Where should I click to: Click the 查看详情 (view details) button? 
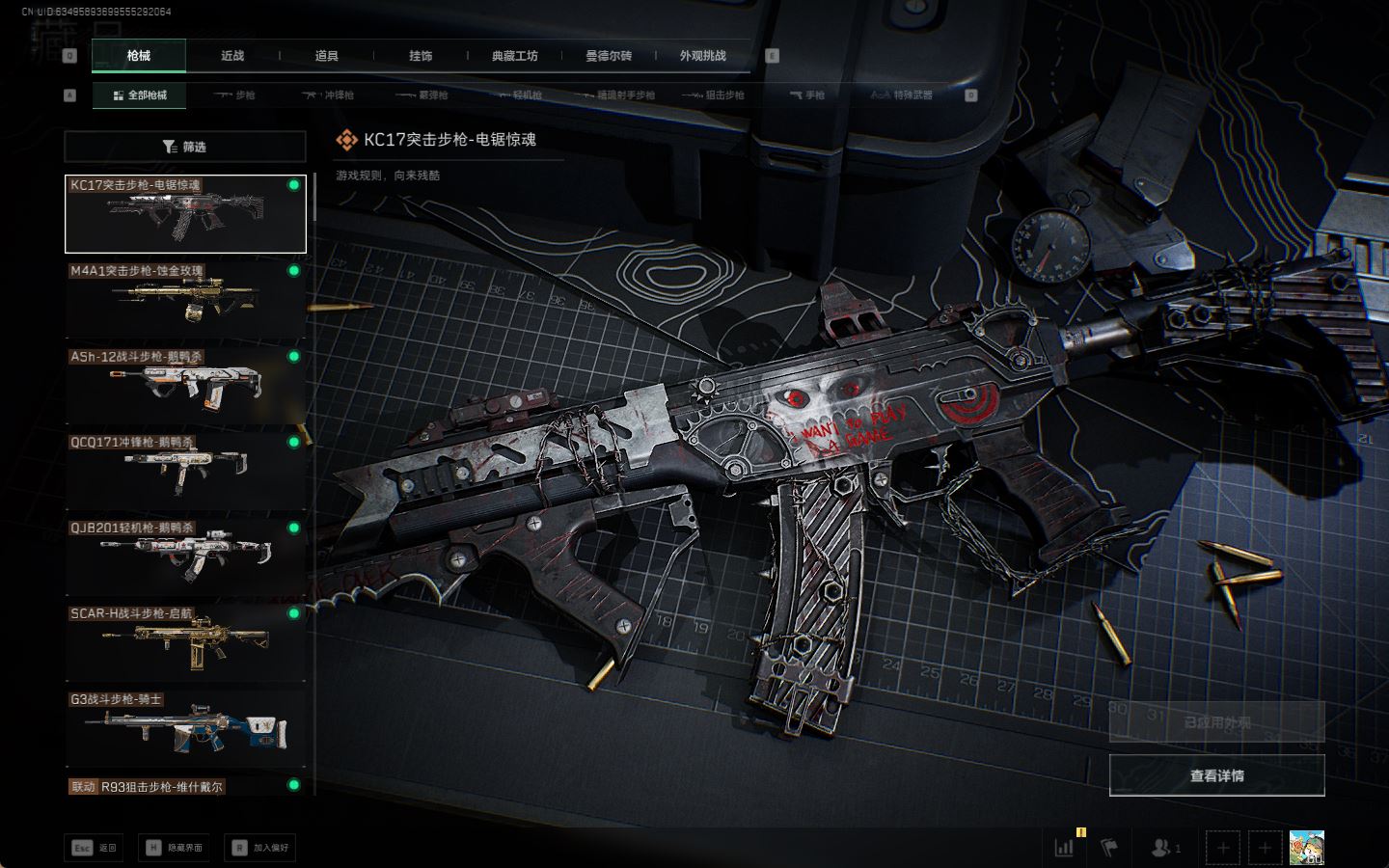pos(1216,775)
